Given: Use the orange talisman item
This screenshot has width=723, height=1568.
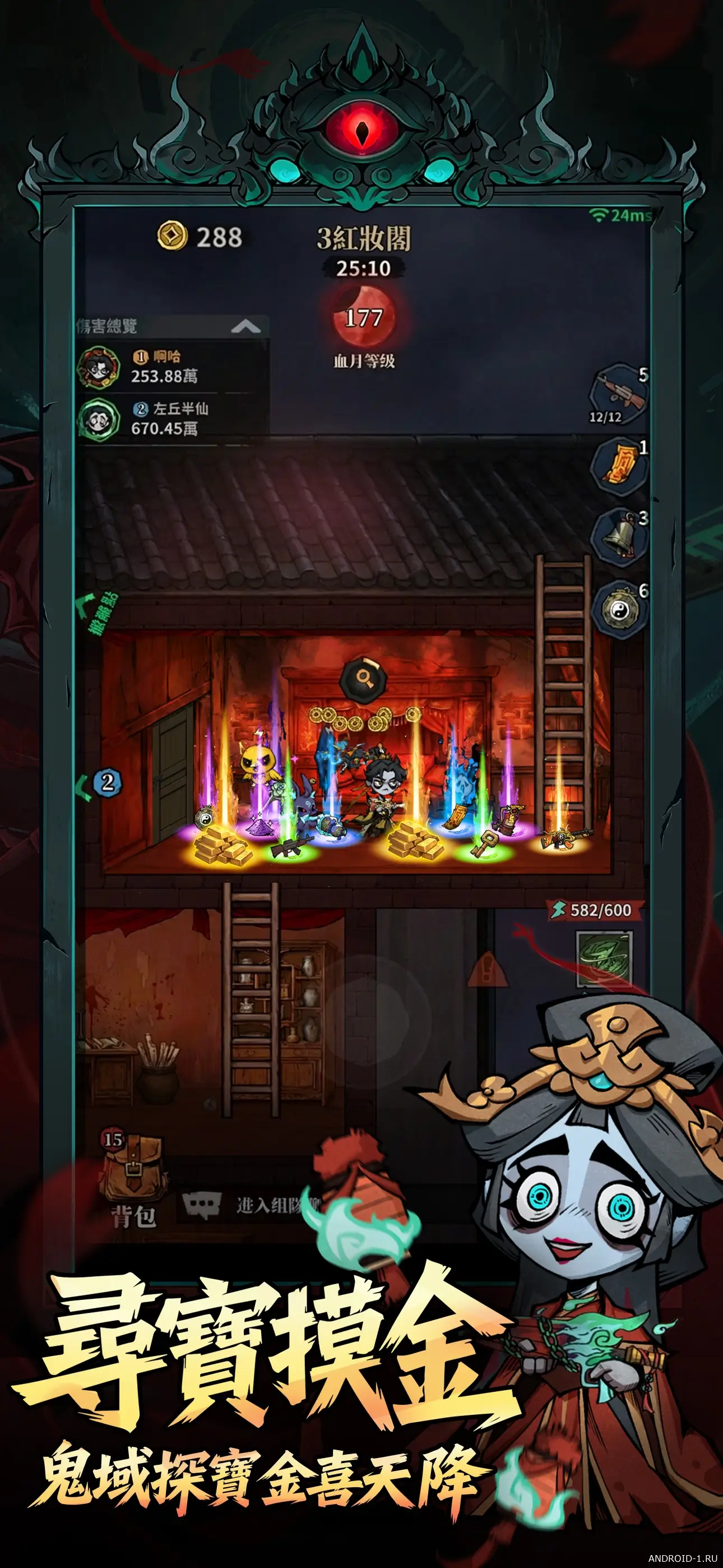Looking at the screenshot, I should coord(618,466).
